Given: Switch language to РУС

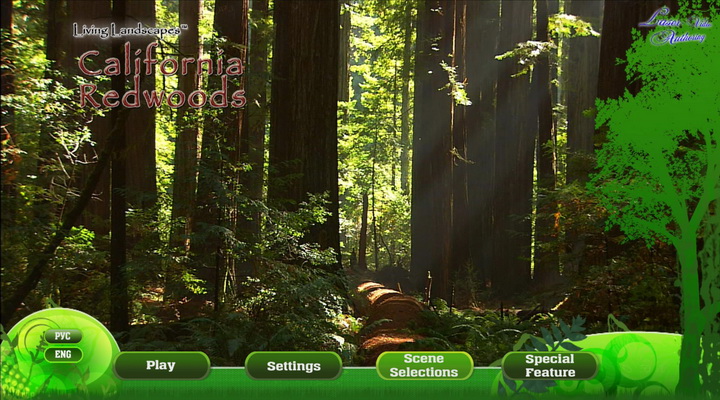Looking at the screenshot, I should (63, 336).
